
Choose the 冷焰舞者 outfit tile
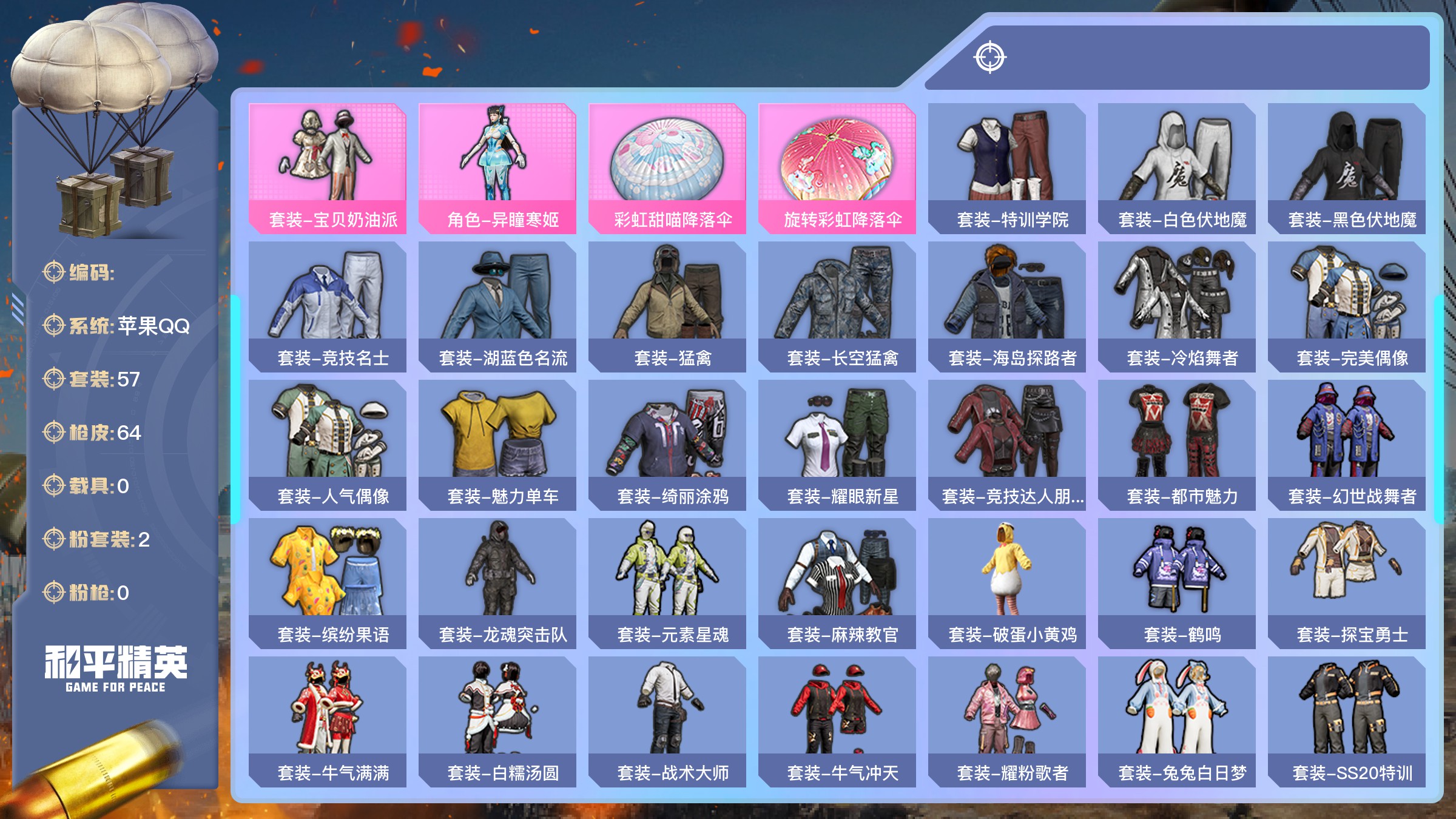coord(1177,306)
